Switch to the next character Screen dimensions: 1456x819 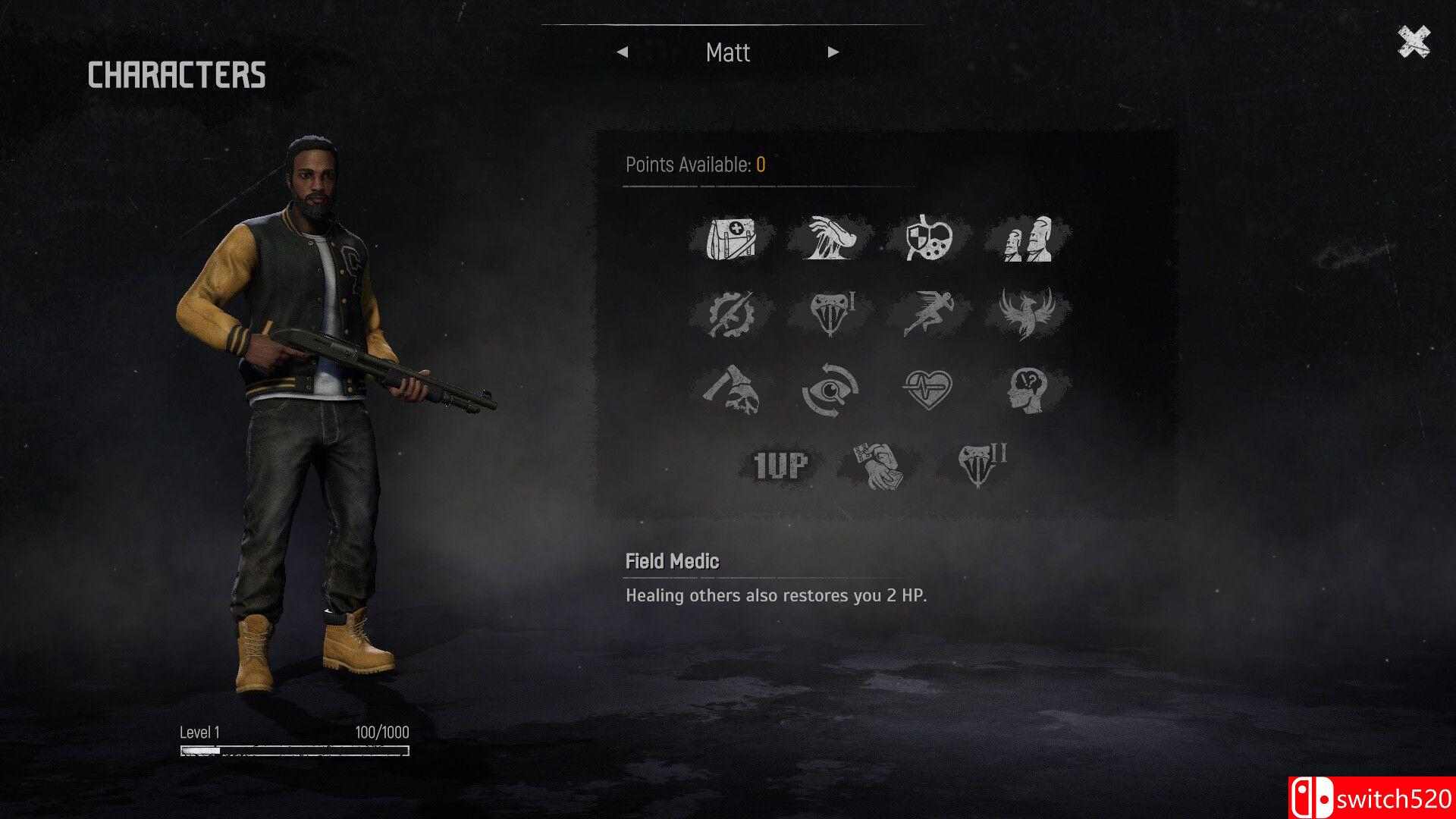(833, 52)
